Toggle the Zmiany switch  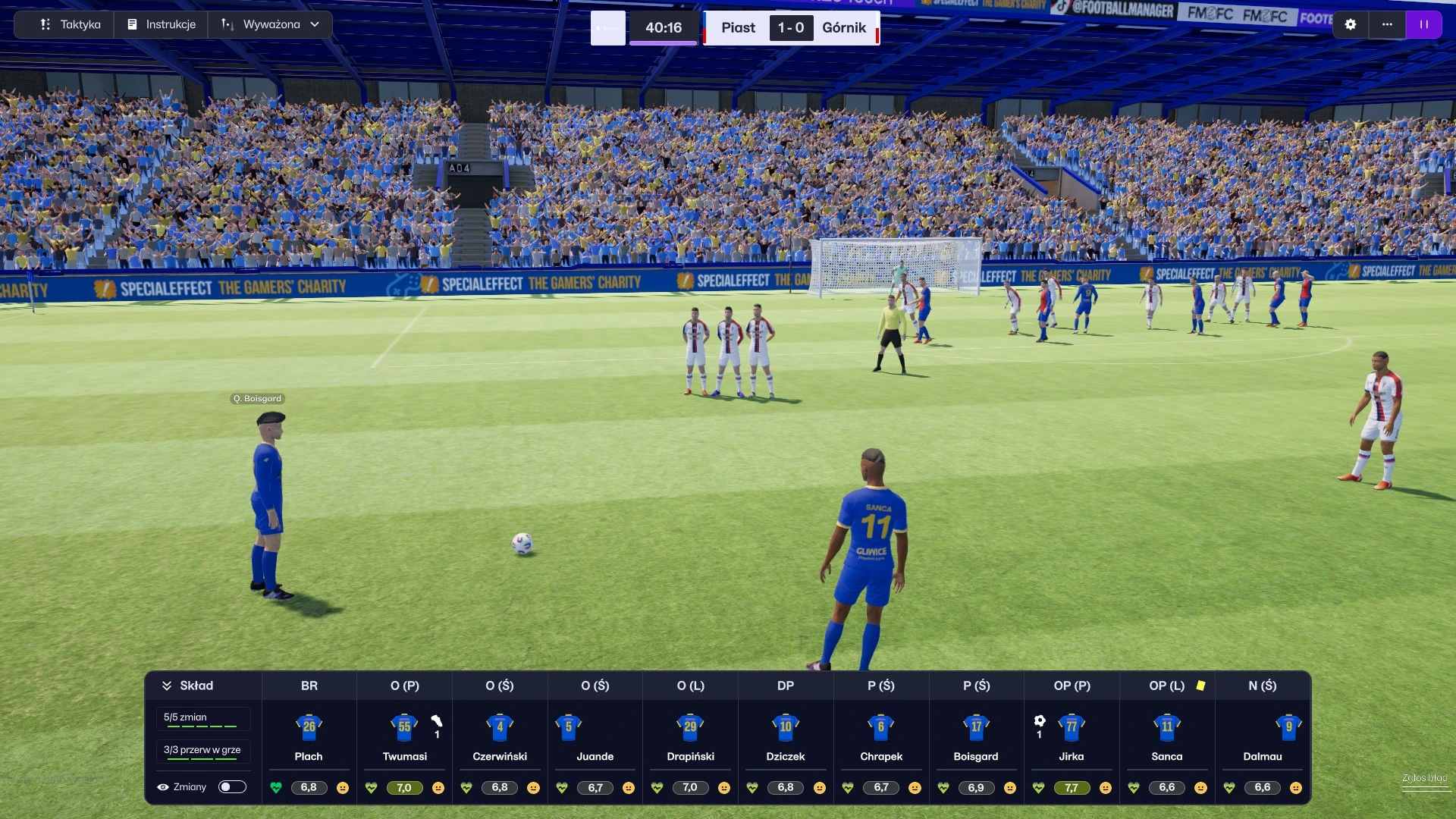(232, 786)
